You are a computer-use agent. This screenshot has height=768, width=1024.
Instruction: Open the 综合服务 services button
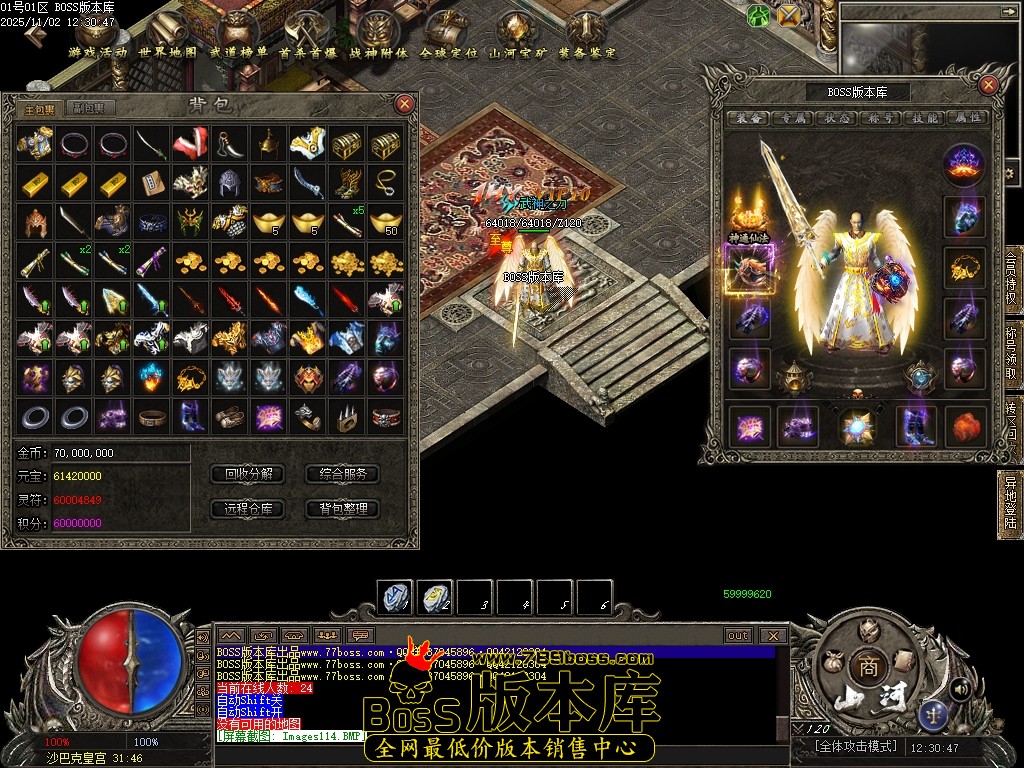(x=343, y=474)
